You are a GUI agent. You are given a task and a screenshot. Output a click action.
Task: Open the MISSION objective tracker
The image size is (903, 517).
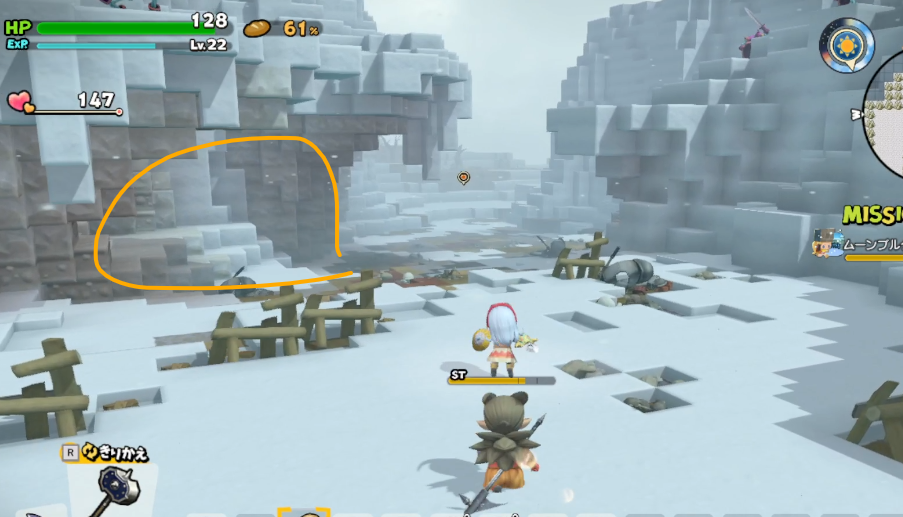872,215
